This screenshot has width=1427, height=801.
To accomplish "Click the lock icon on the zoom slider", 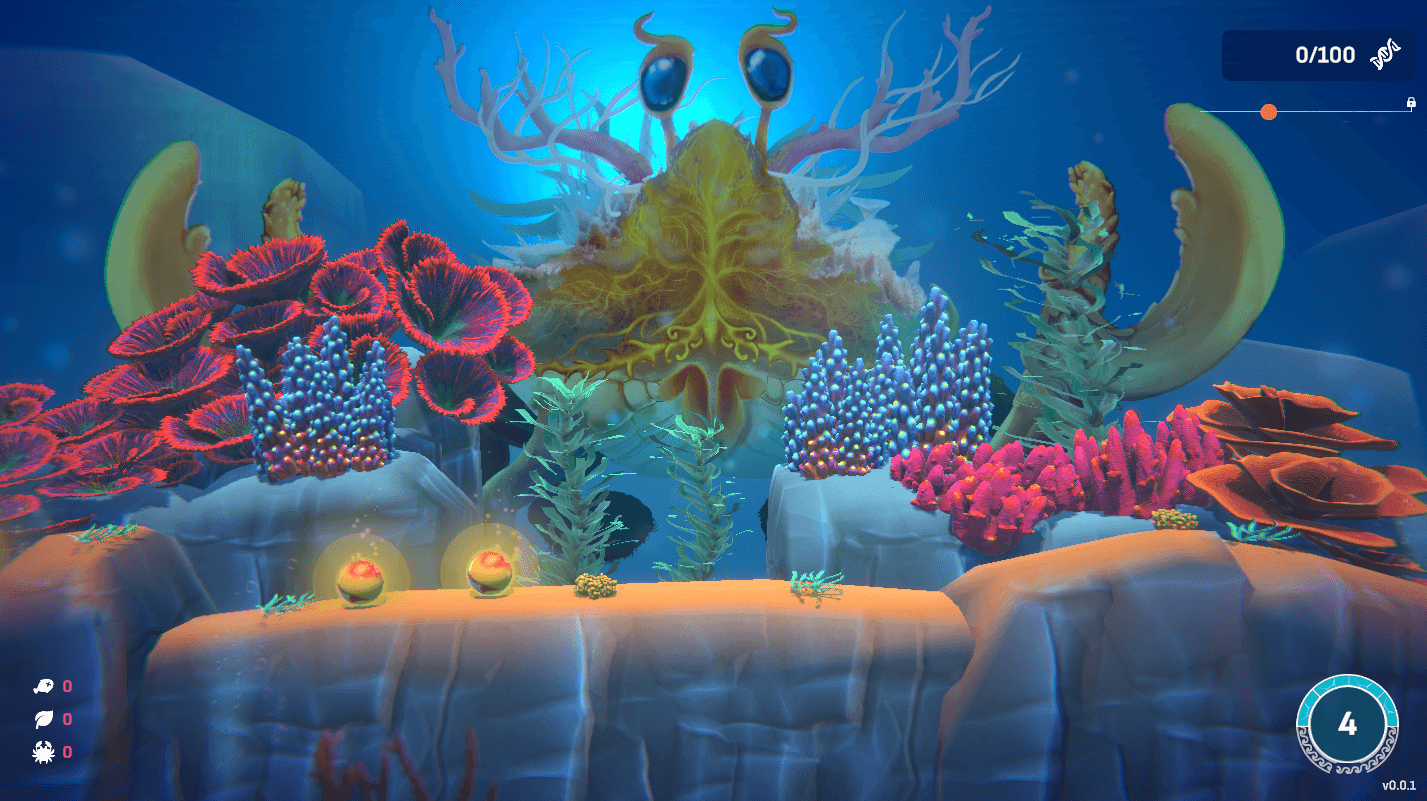I will click(x=1411, y=102).
